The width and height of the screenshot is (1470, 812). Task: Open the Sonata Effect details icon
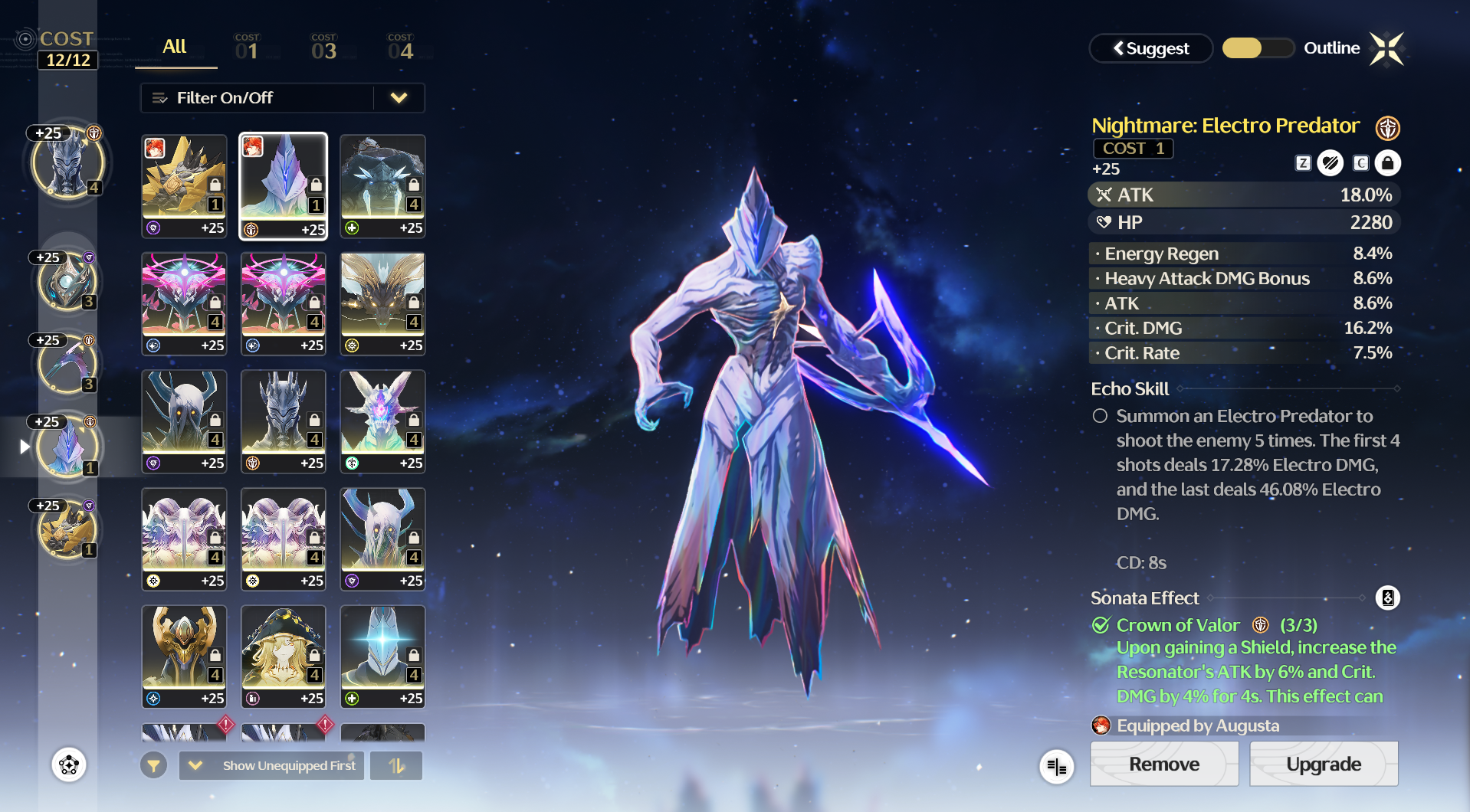coord(1387,598)
